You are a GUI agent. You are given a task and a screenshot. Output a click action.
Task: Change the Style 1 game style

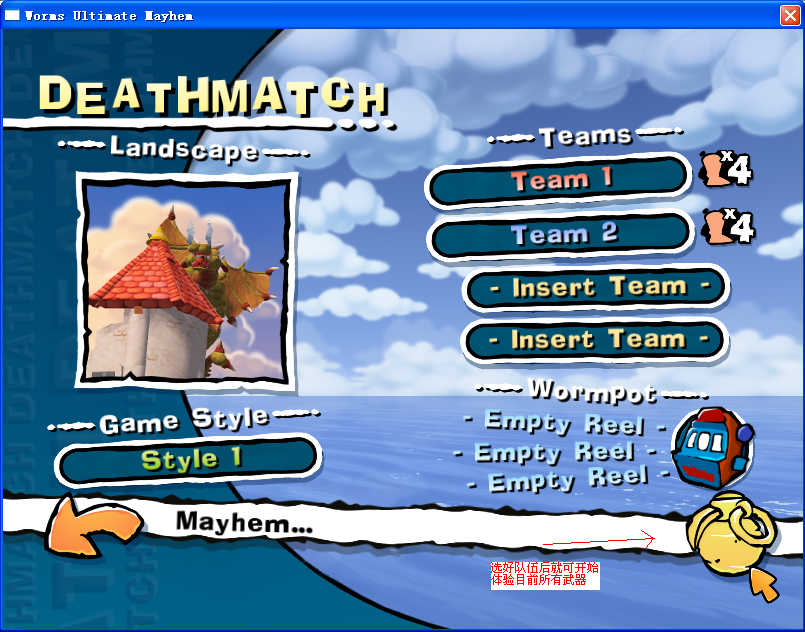(x=188, y=460)
